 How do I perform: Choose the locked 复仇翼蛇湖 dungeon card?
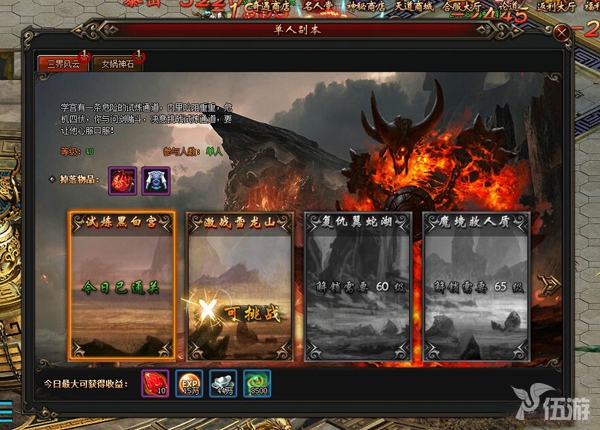357,284
